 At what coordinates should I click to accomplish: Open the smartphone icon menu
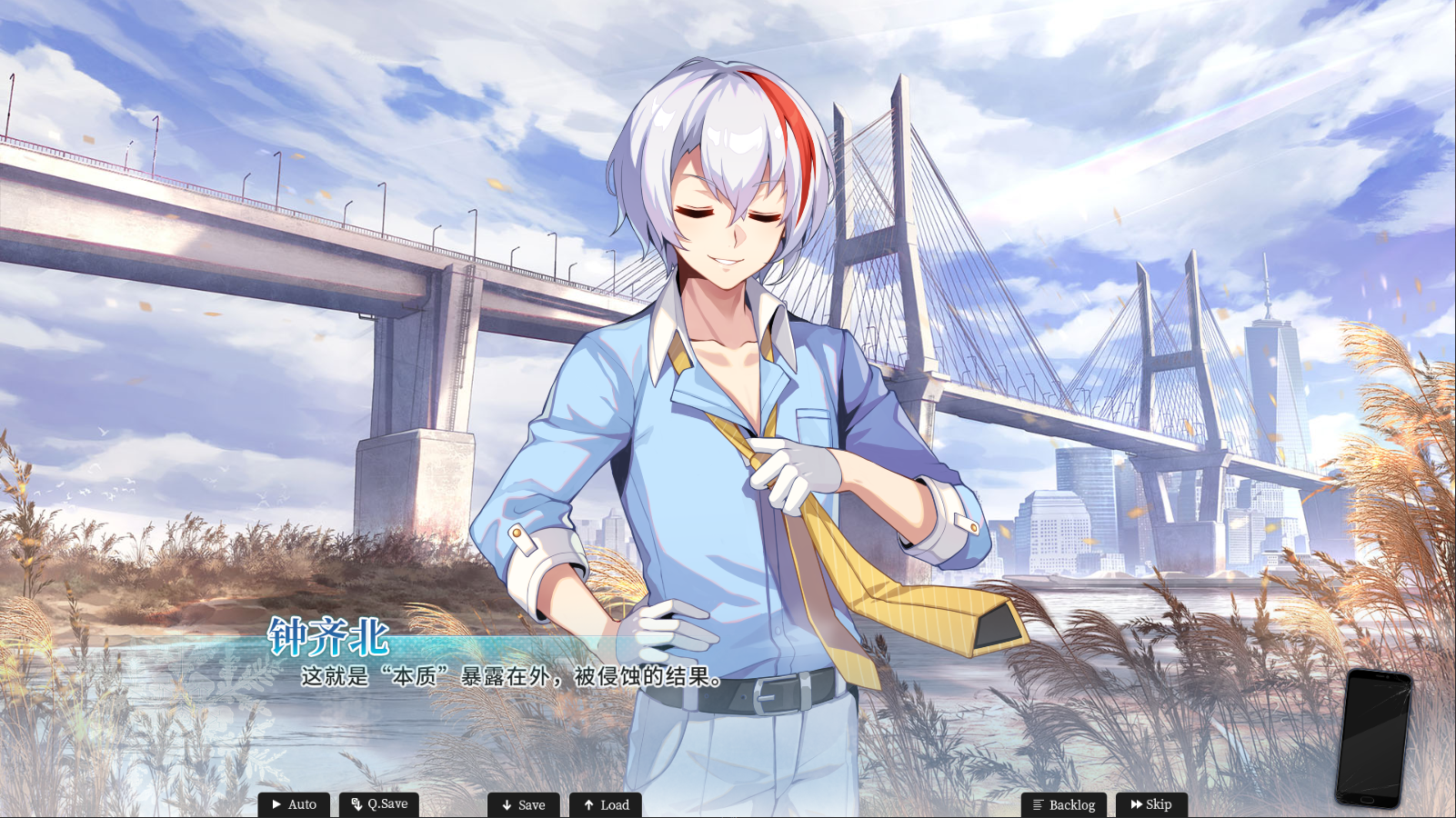tap(1374, 738)
